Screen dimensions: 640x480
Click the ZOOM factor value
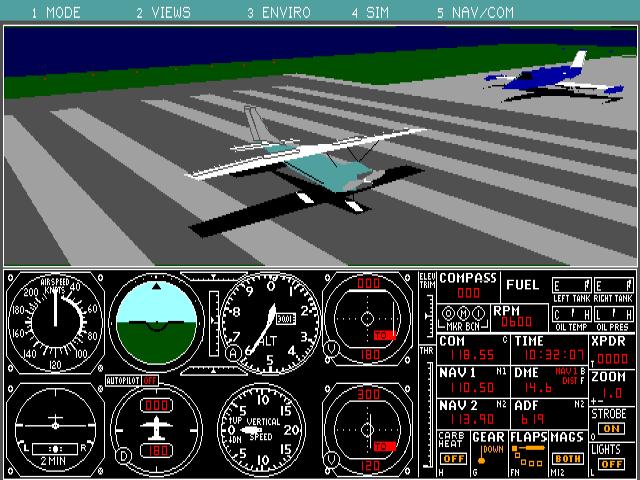pos(612,393)
